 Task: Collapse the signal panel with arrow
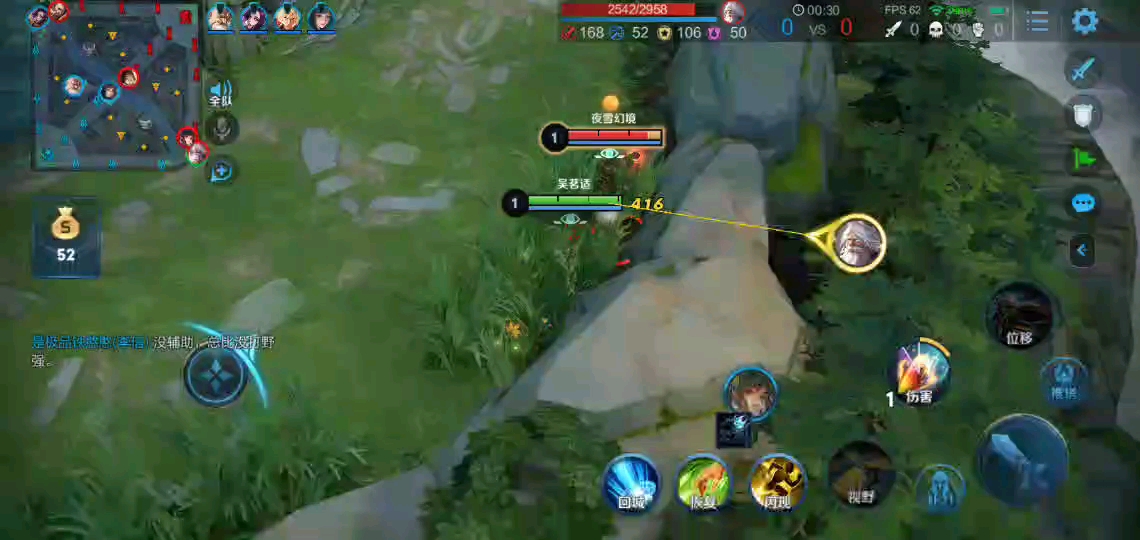pos(1082,249)
